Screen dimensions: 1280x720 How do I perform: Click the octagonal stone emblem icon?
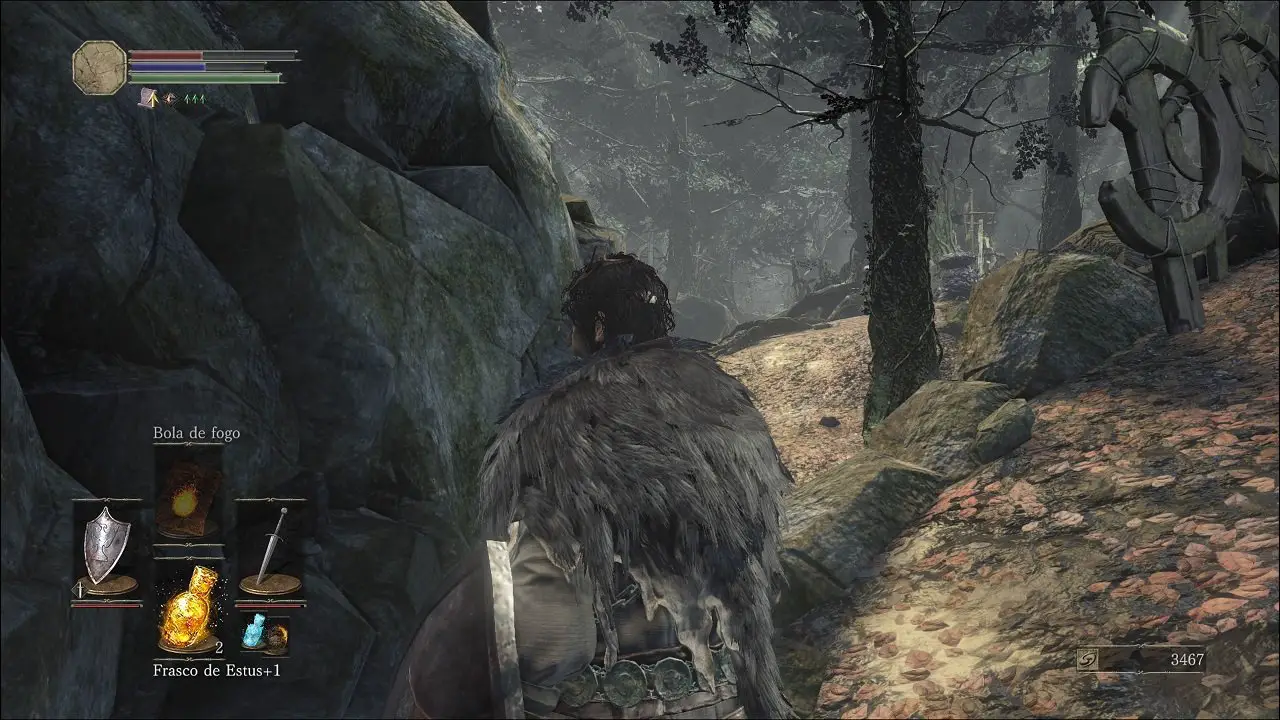(x=99, y=67)
